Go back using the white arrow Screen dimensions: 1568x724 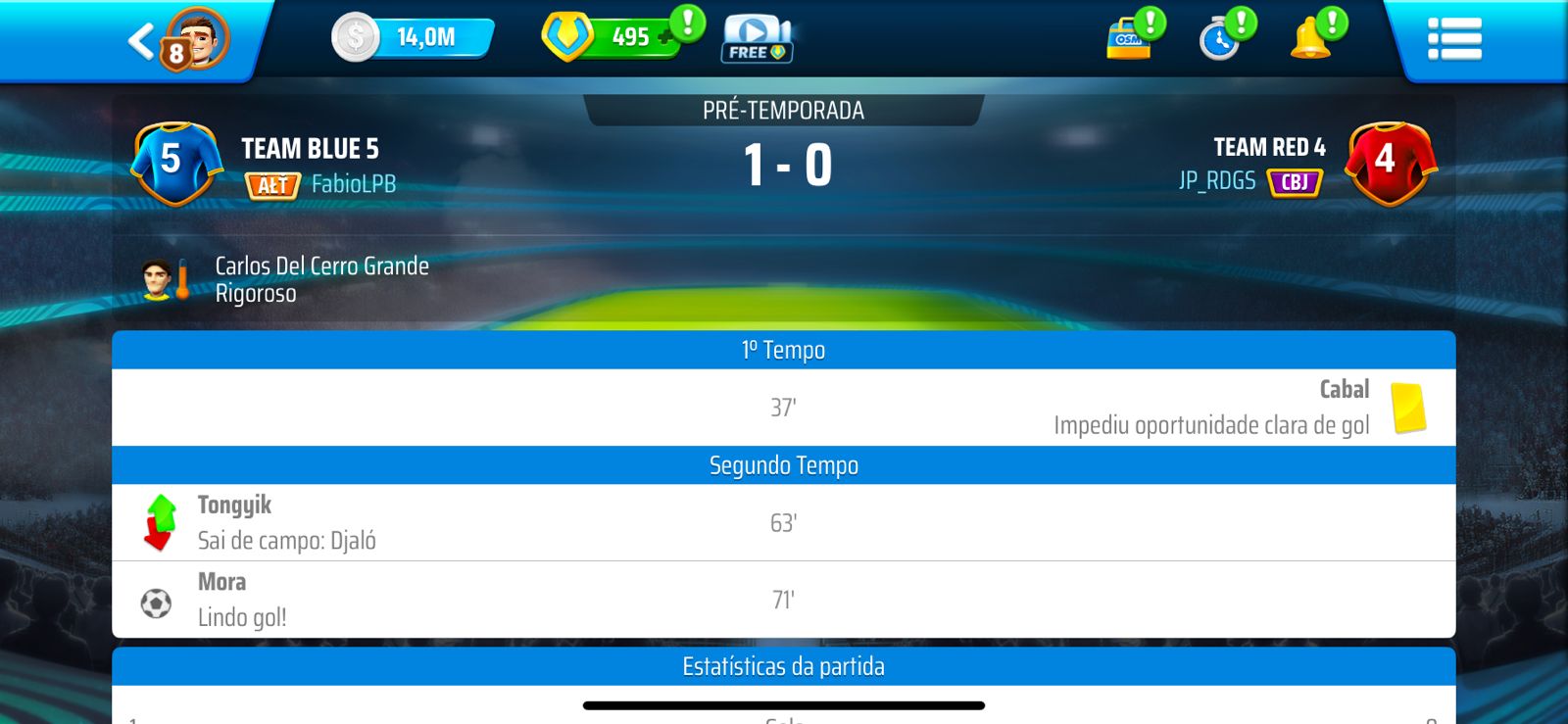pos(141,41)
